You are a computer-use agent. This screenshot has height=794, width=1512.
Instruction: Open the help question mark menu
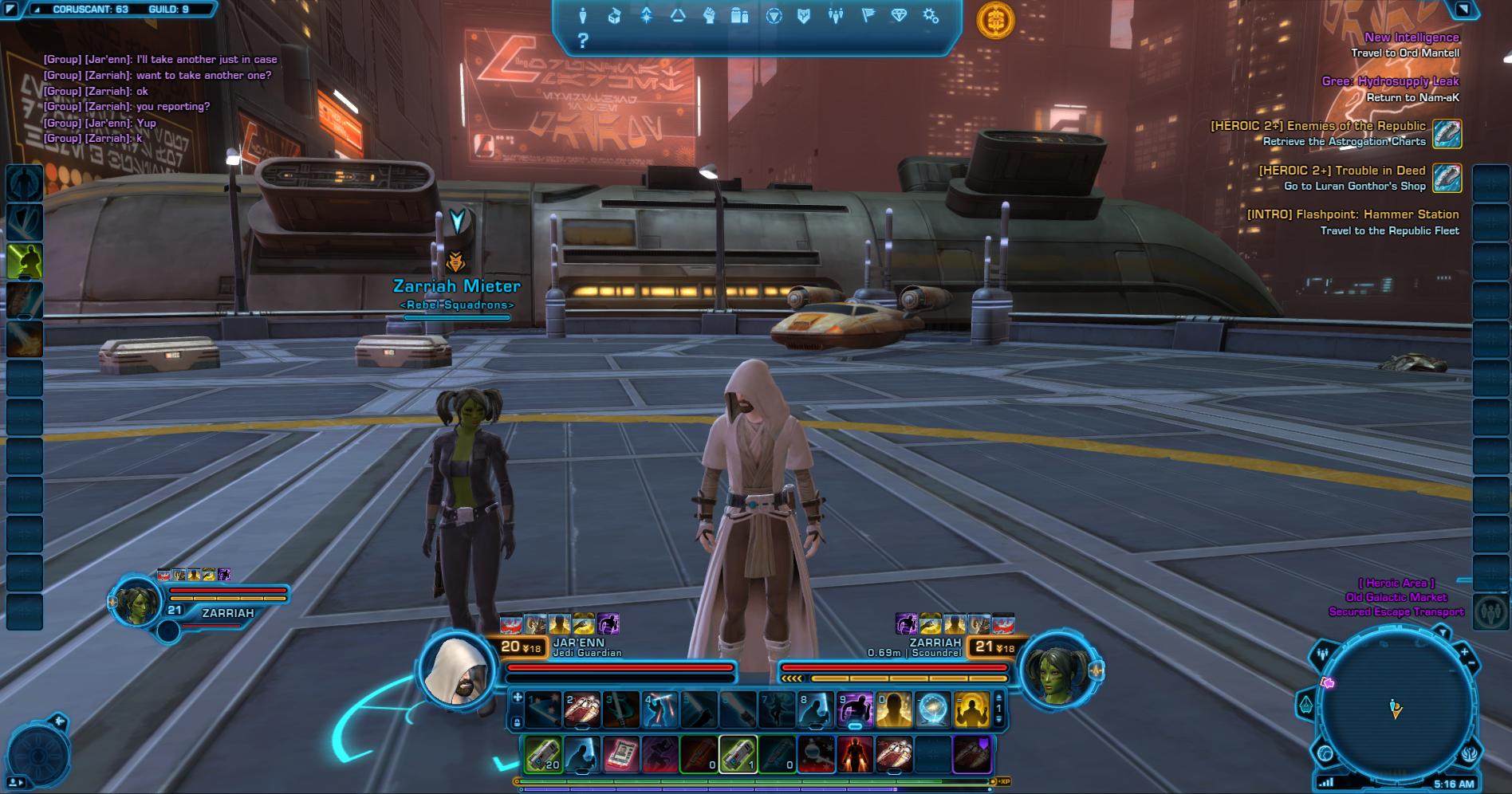(583, 41)
